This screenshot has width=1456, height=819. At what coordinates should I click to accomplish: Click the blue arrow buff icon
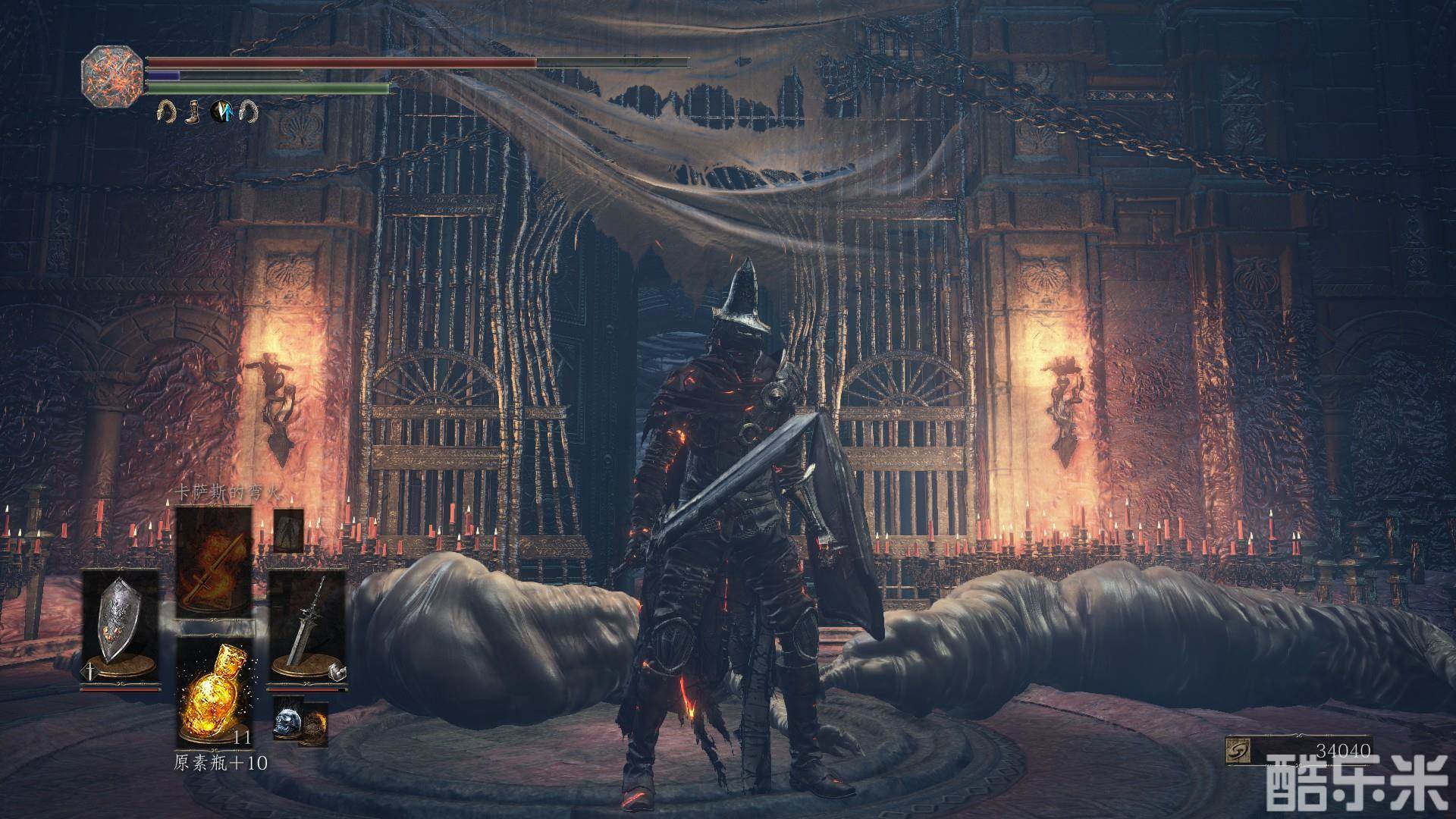pos(221,112)
